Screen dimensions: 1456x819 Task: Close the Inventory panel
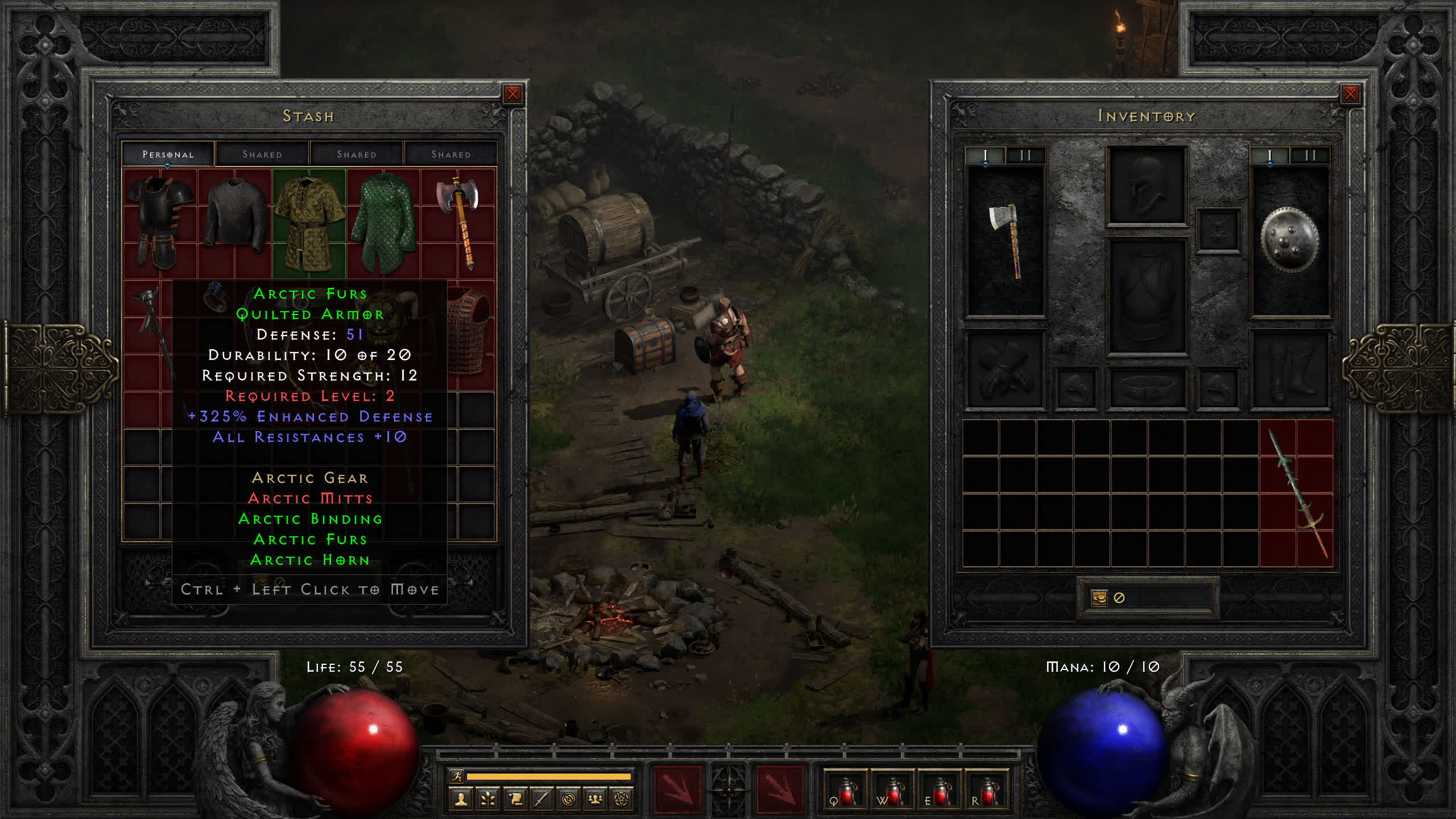coord(1350,94)
